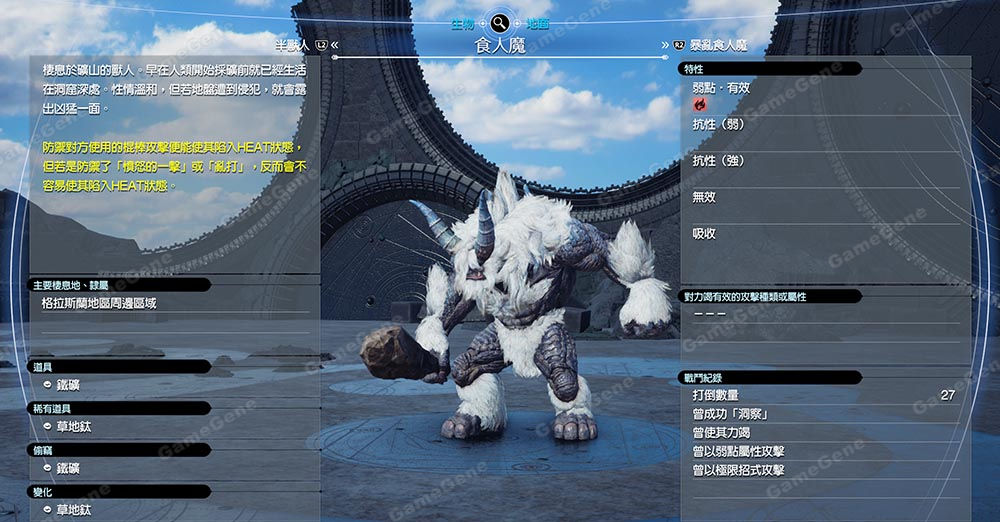This screenshot has height=522, width=1000.
Task: Click the fire weakness icon under 弱點
Action: pyautogui.click(x=700, y=104)
